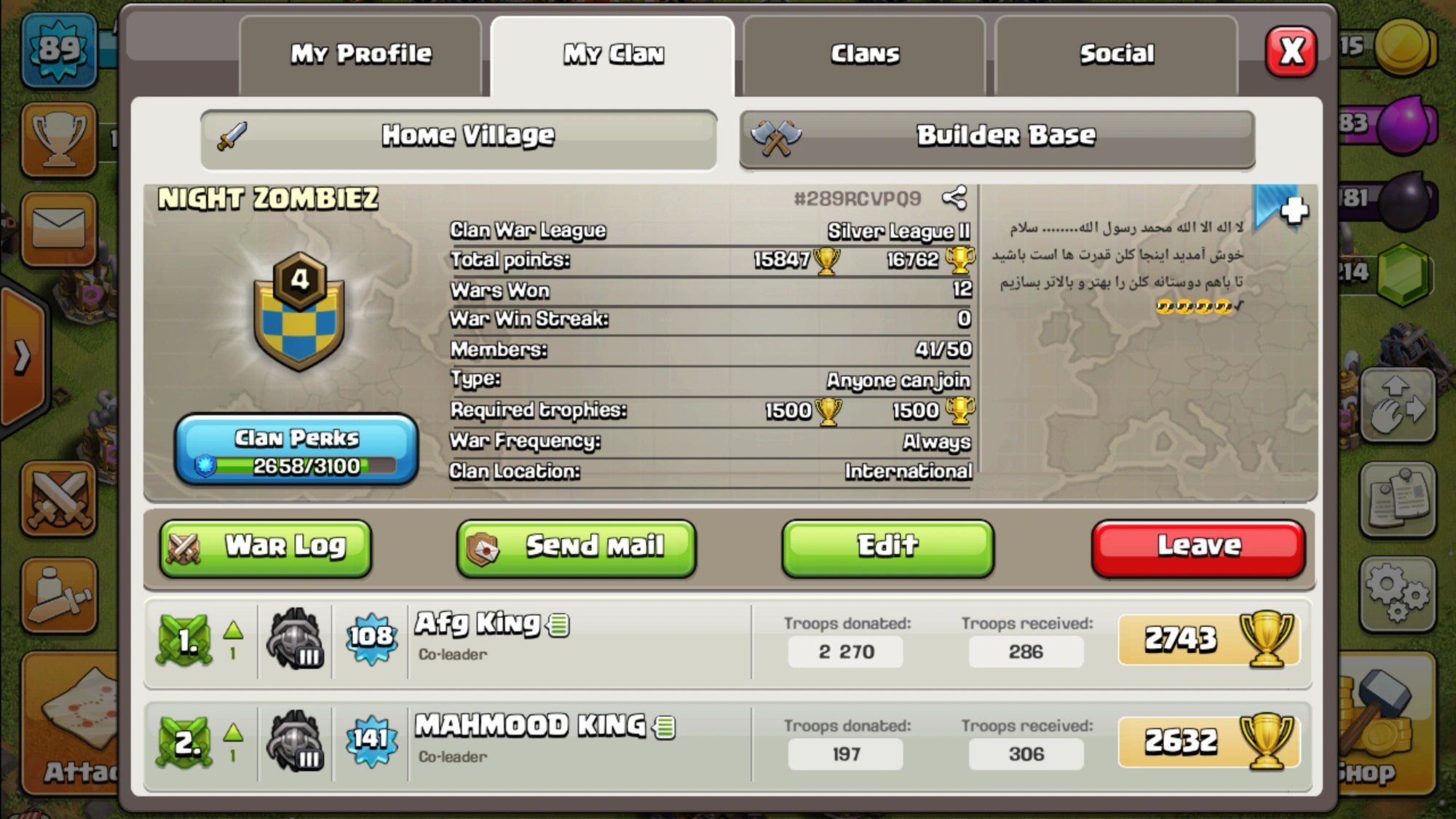Toggle back to Home Village view
This screenshot has width=1456, height=819.
[x=459, y=135]
